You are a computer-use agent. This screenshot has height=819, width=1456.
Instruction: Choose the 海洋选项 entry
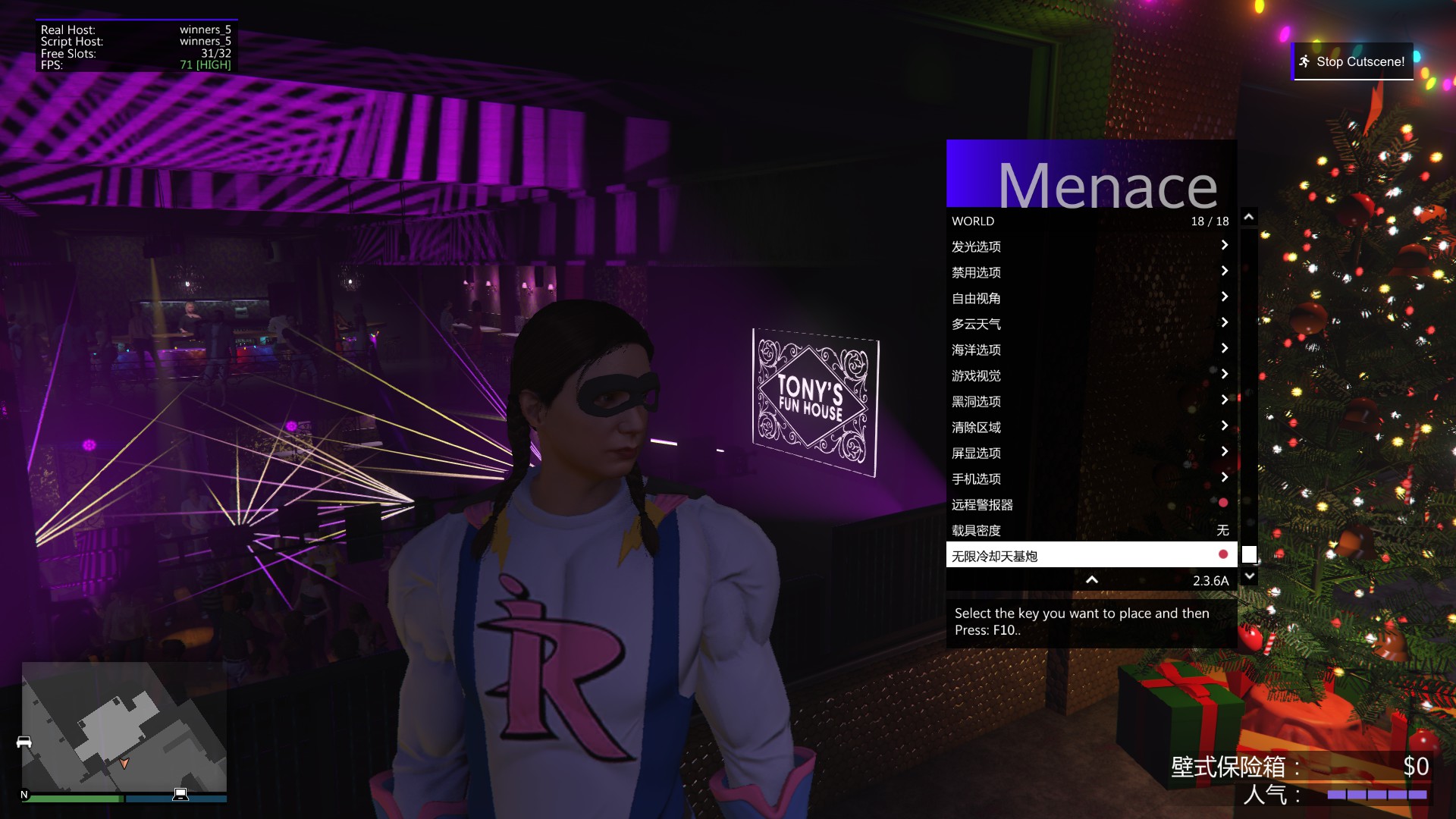(x=1090, y=350)
